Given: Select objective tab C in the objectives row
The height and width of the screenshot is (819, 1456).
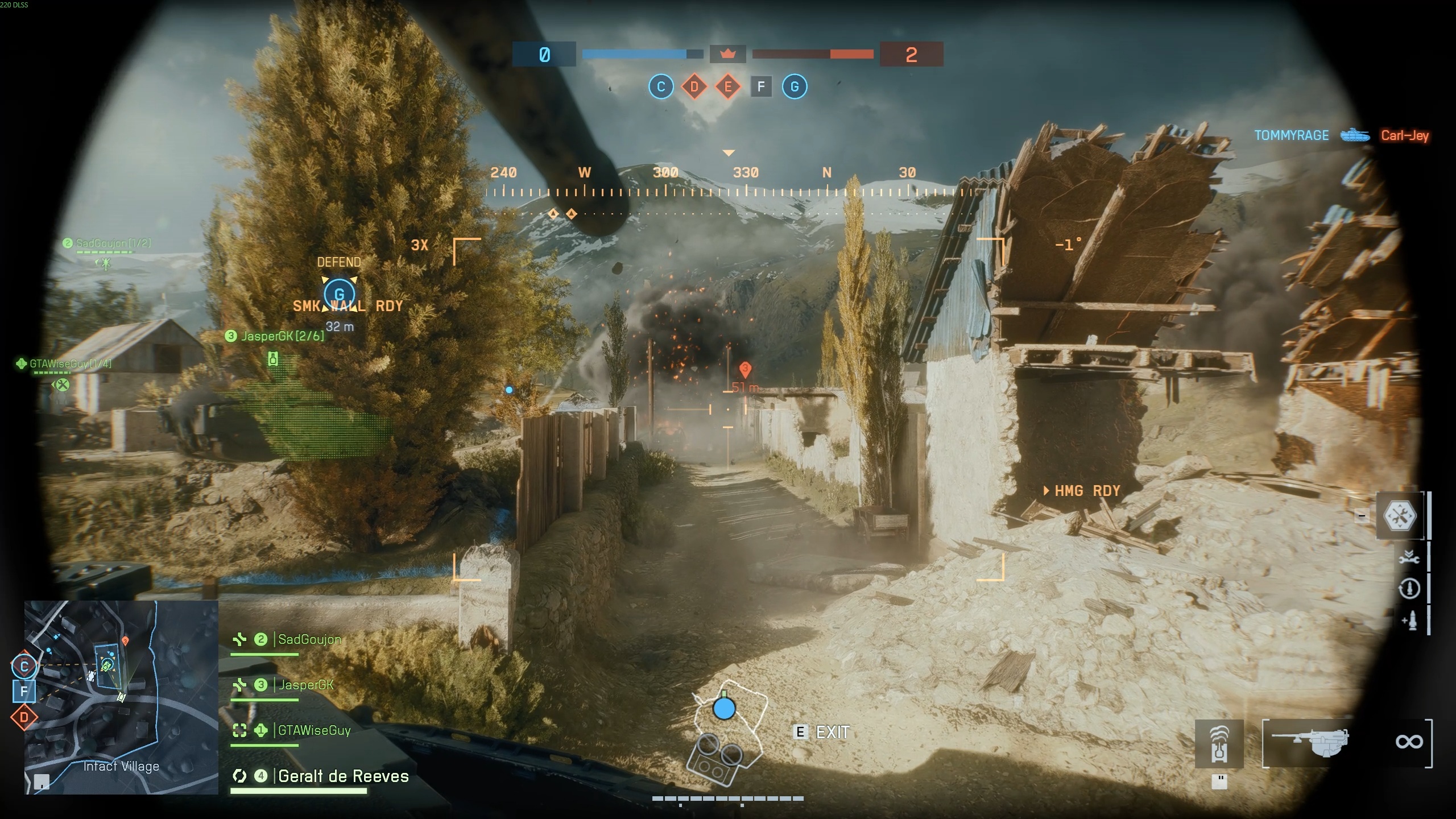Looking at the screenshot, I should click(x=661, y=86).
